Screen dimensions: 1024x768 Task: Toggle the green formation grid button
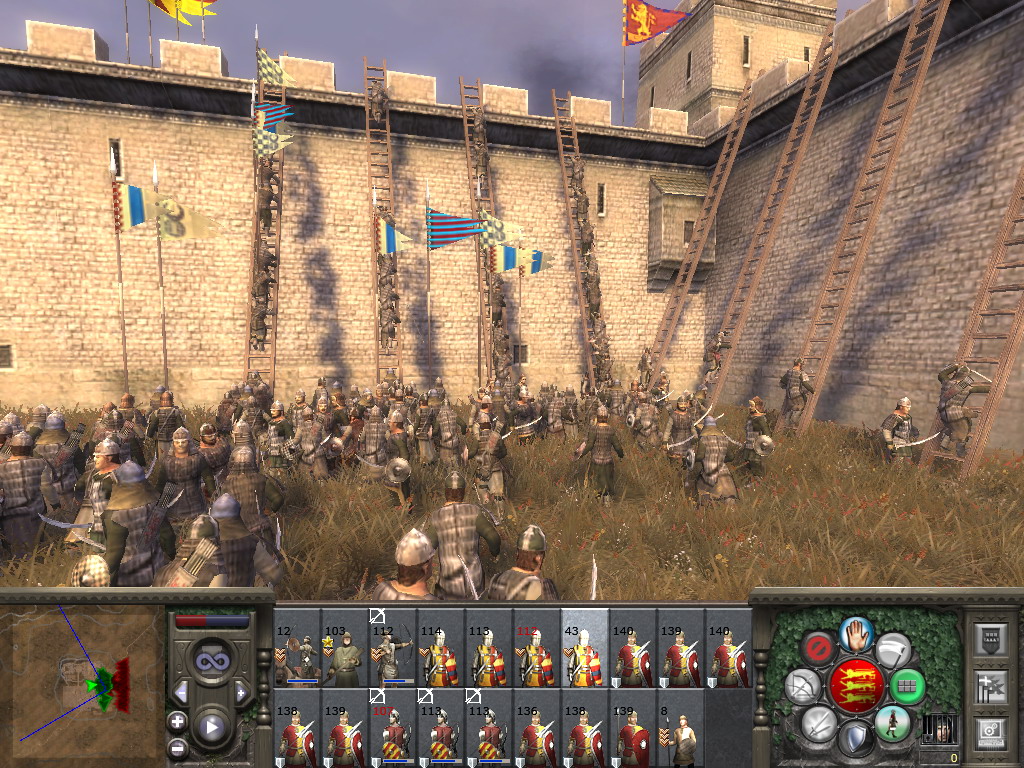point(907,686)
